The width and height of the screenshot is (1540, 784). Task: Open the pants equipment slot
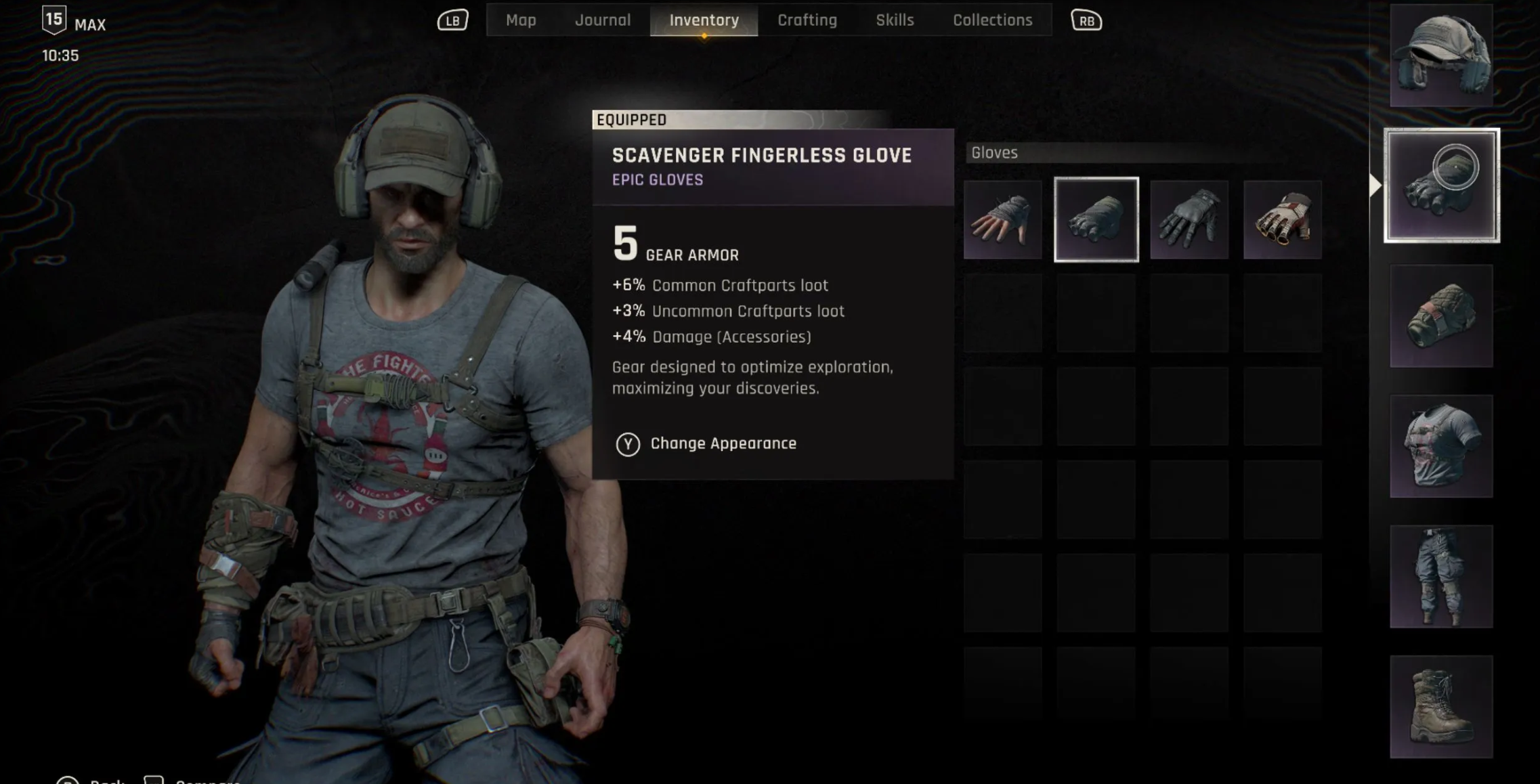(1441, 576)
